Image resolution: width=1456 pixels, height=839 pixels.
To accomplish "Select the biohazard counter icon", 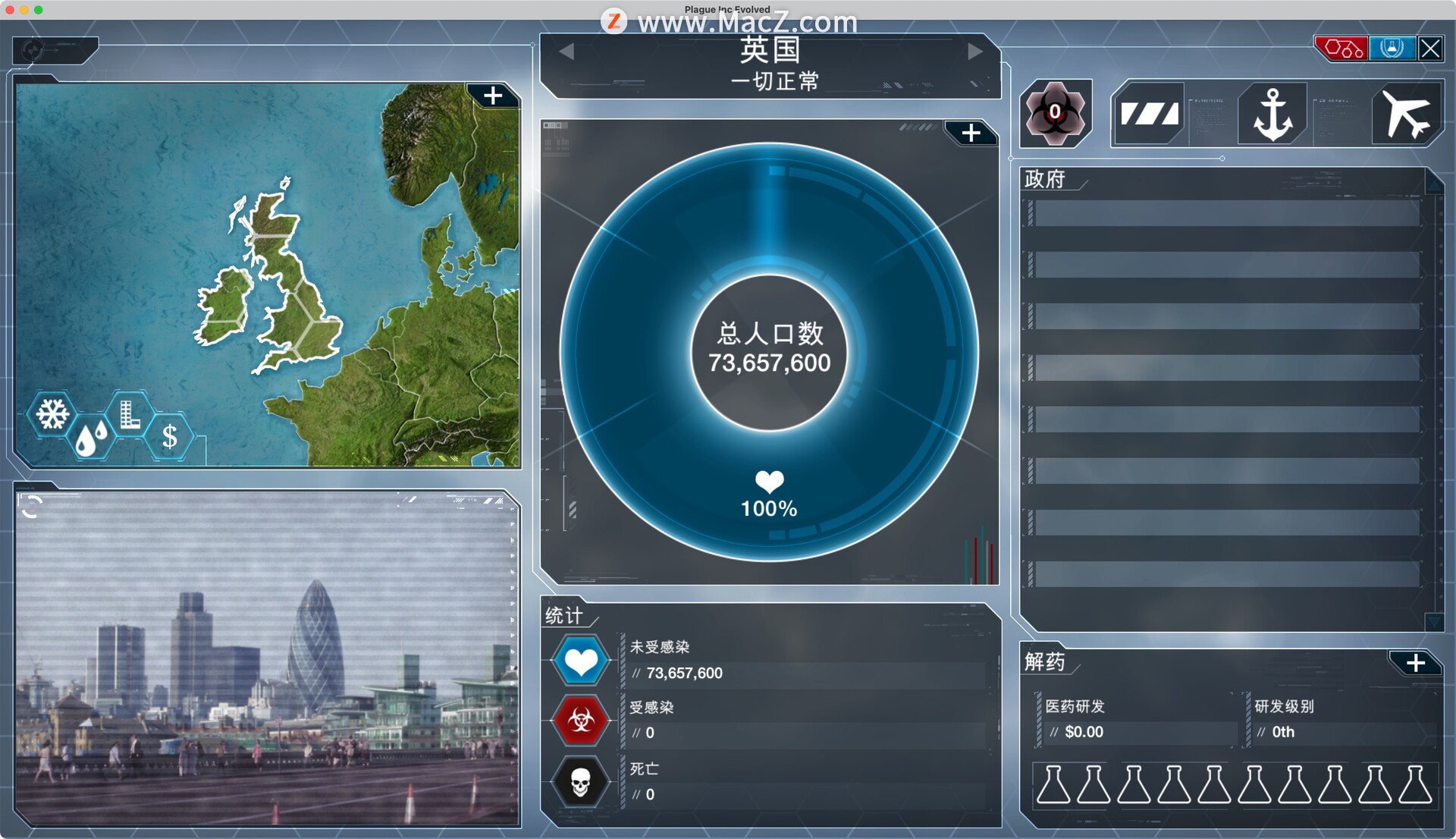I will click(1055, 114).
